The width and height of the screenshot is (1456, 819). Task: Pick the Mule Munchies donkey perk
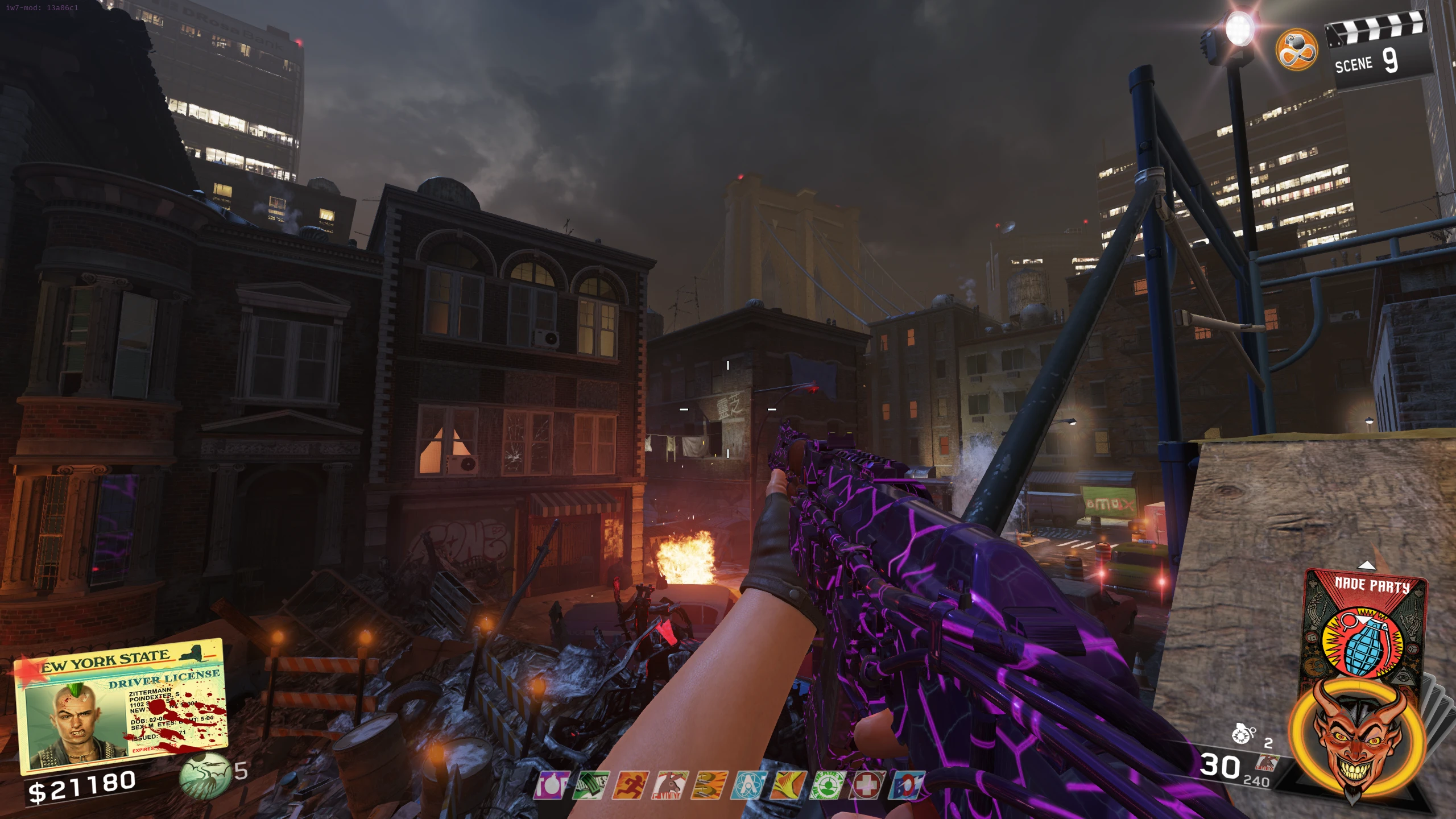click(670, 785)
